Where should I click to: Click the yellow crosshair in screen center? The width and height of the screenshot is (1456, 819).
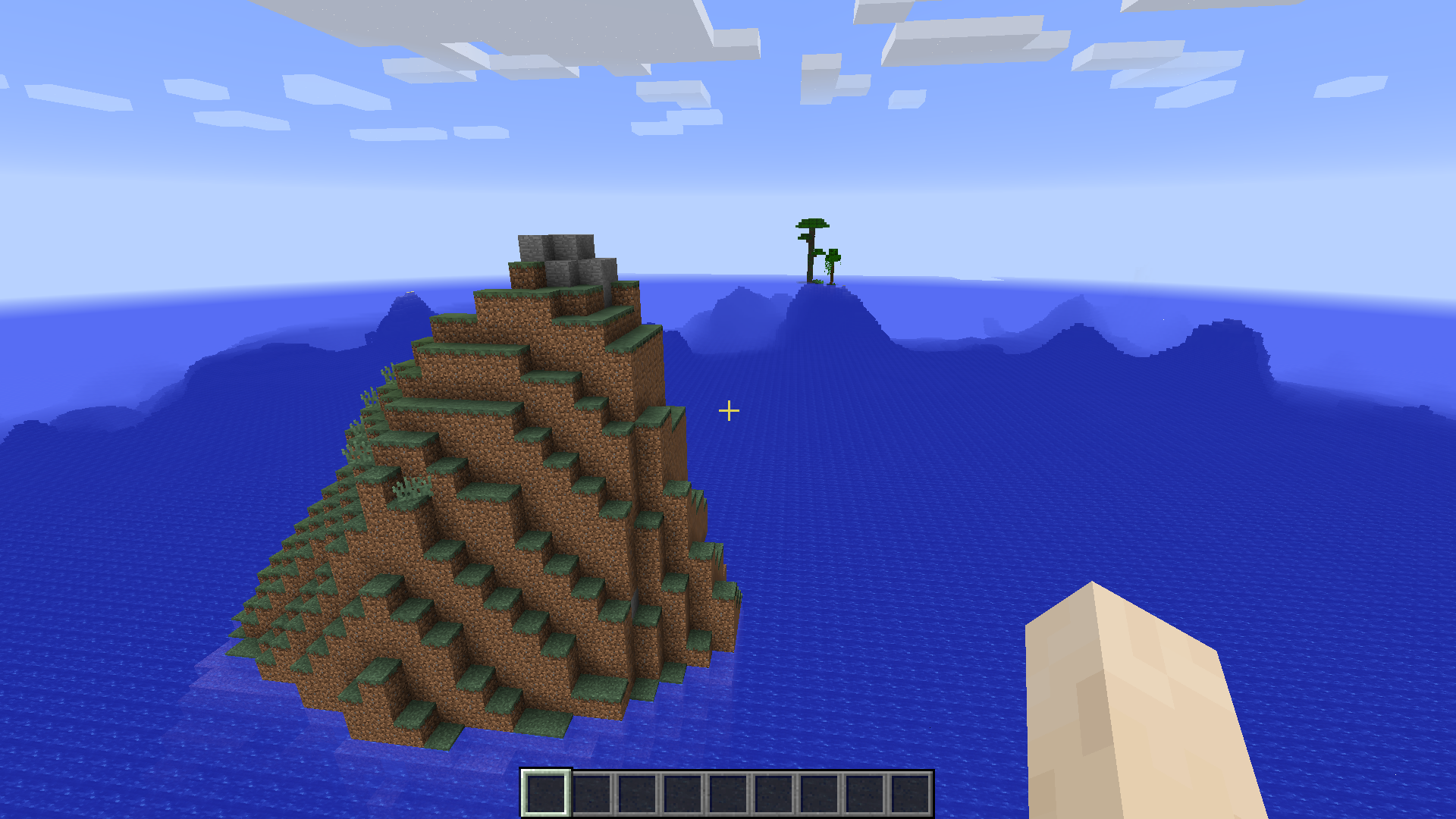pyautogui.click(x=729, y=409)
